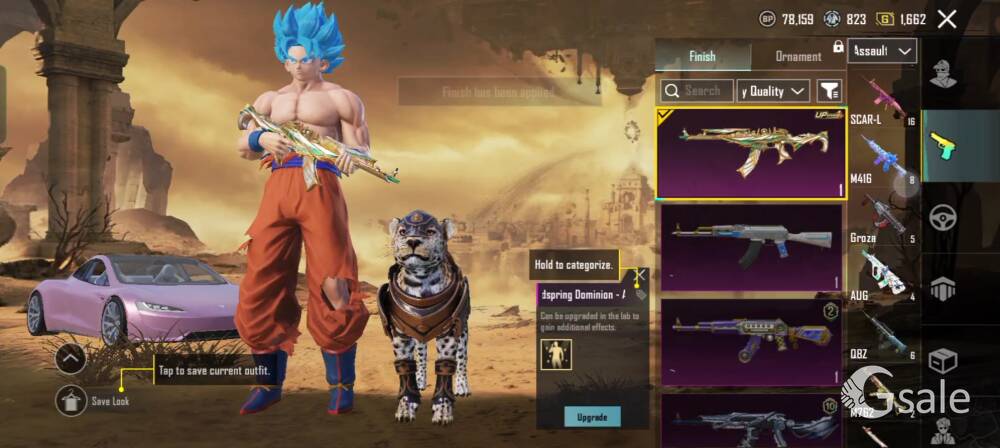The width and height of the screenshot is (1000, 448).
Task: Open the vehicle steering wheel category
Action: (x=941, y=217)
